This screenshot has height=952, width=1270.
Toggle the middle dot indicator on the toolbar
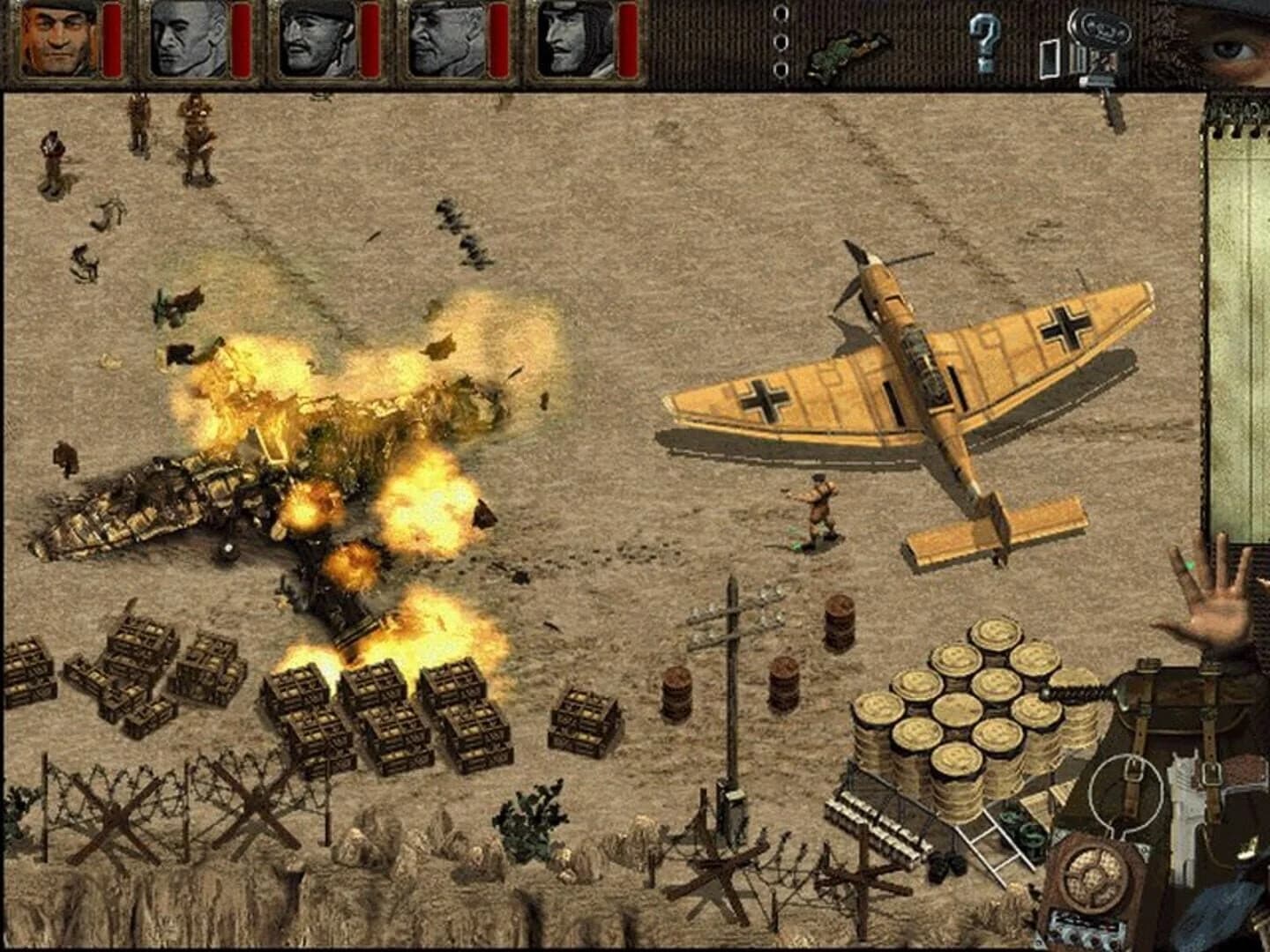tap(780, 40)
